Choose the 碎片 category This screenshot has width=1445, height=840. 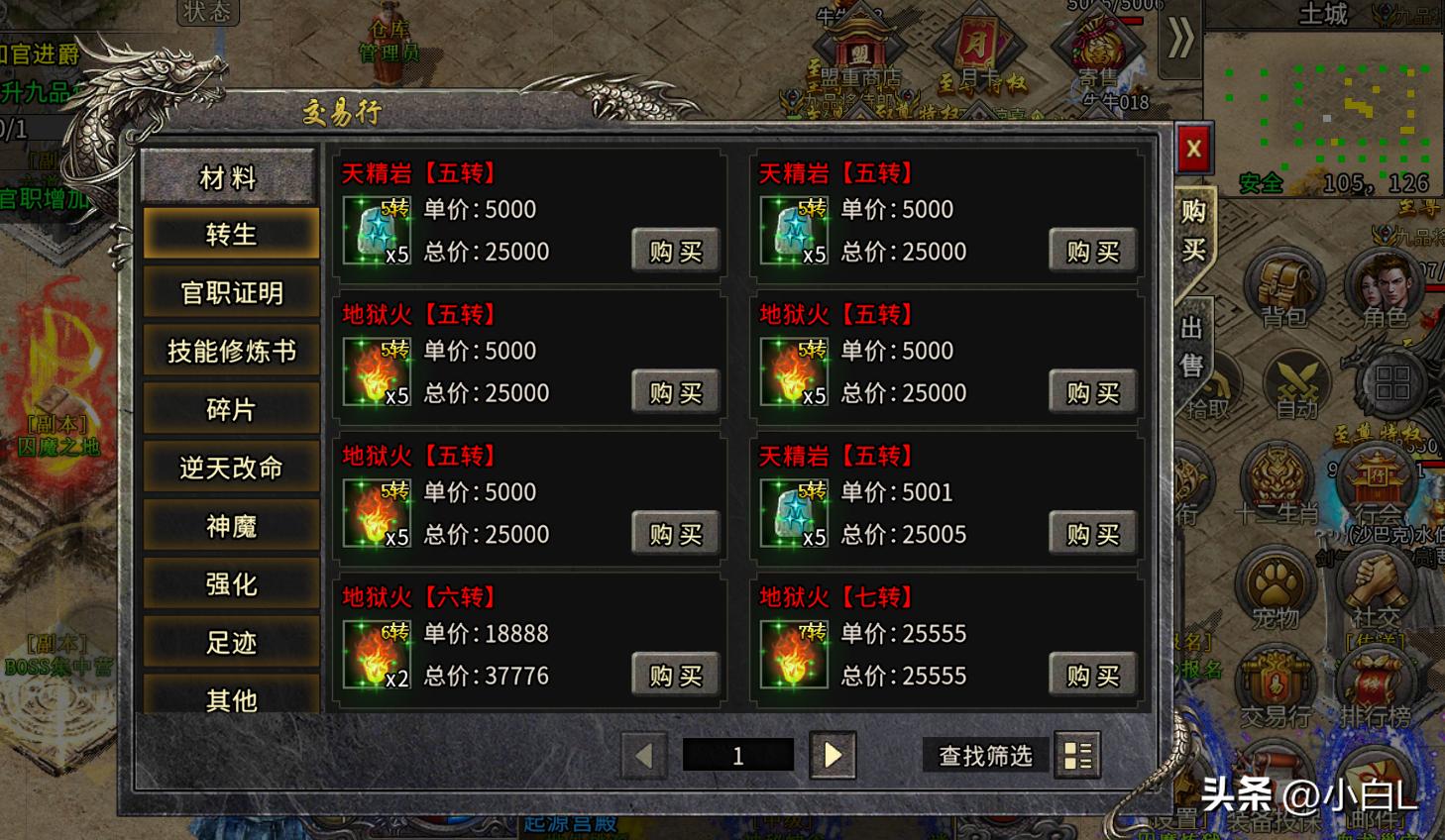(231, 409)
